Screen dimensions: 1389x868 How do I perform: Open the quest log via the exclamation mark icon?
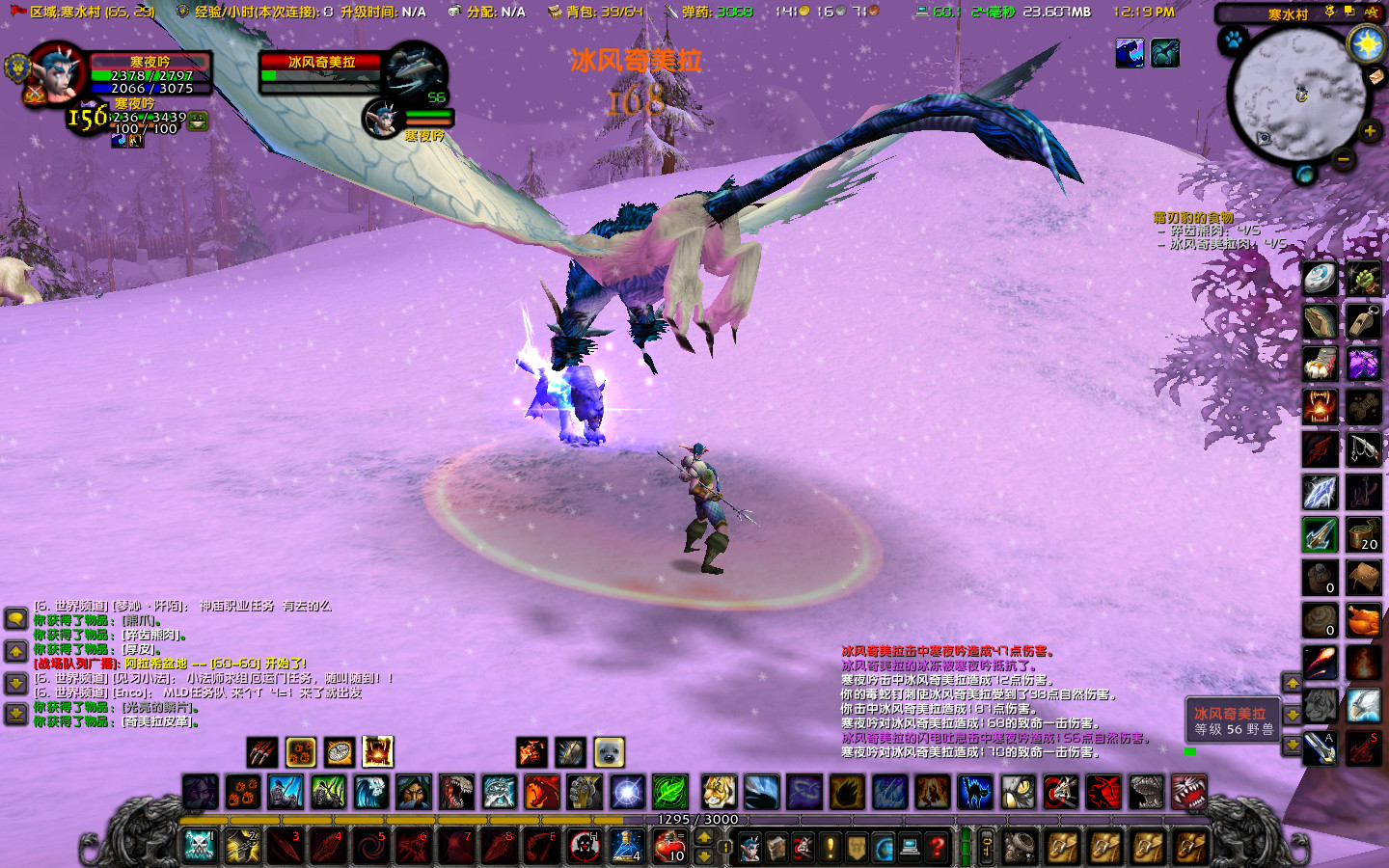click(830, 847)
